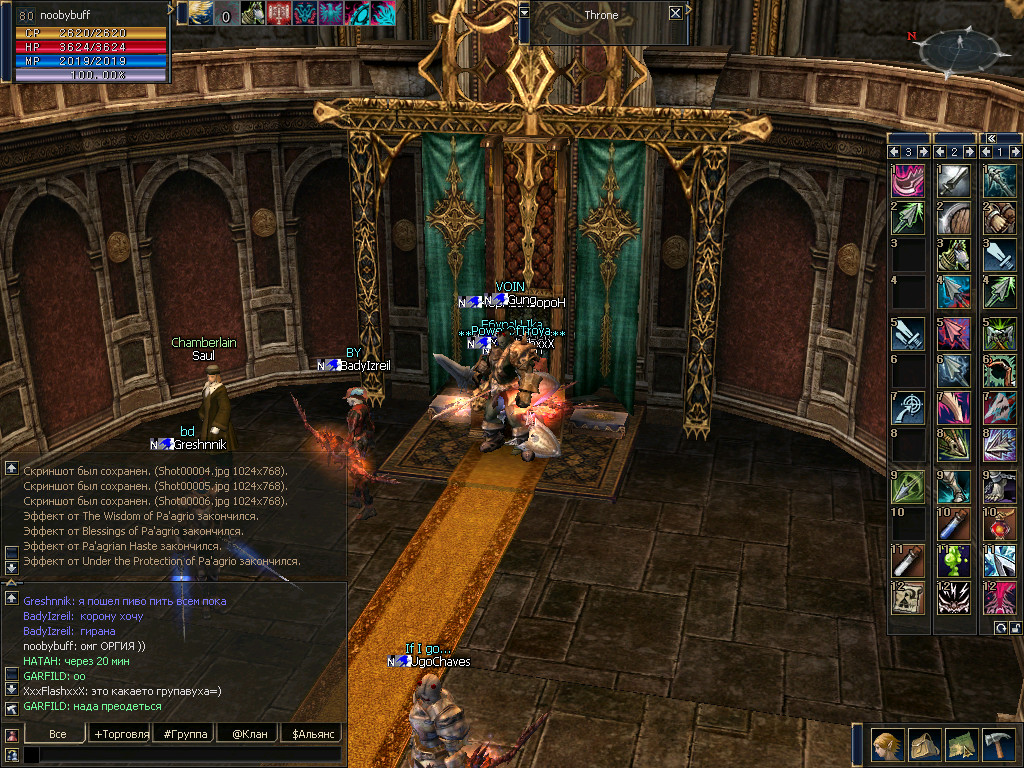Open the @Клан chat tab
The height and width of the screenshot is (768, 1024).
(248, 734)
